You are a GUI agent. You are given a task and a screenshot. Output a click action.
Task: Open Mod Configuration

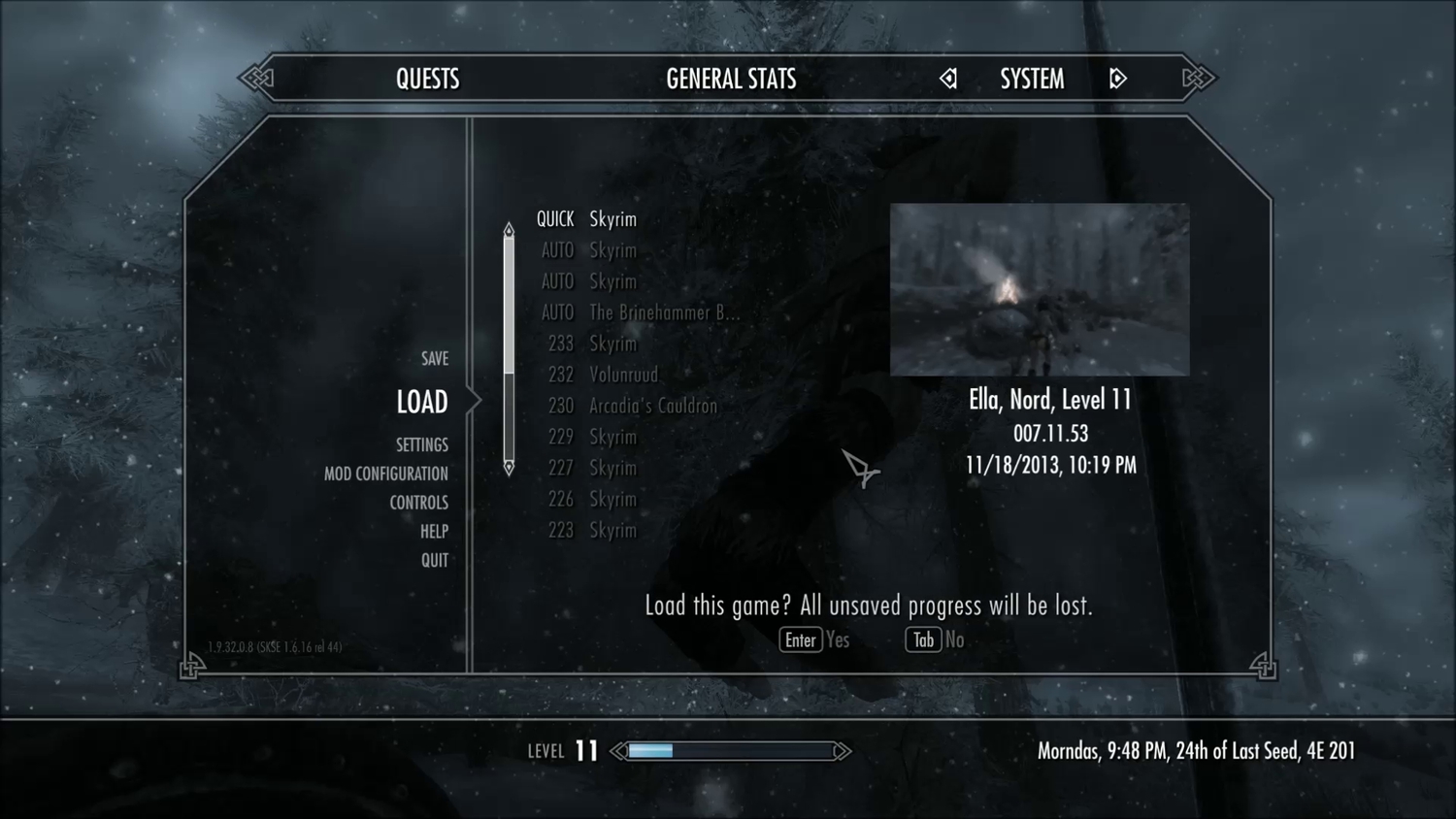click(385, 474)
